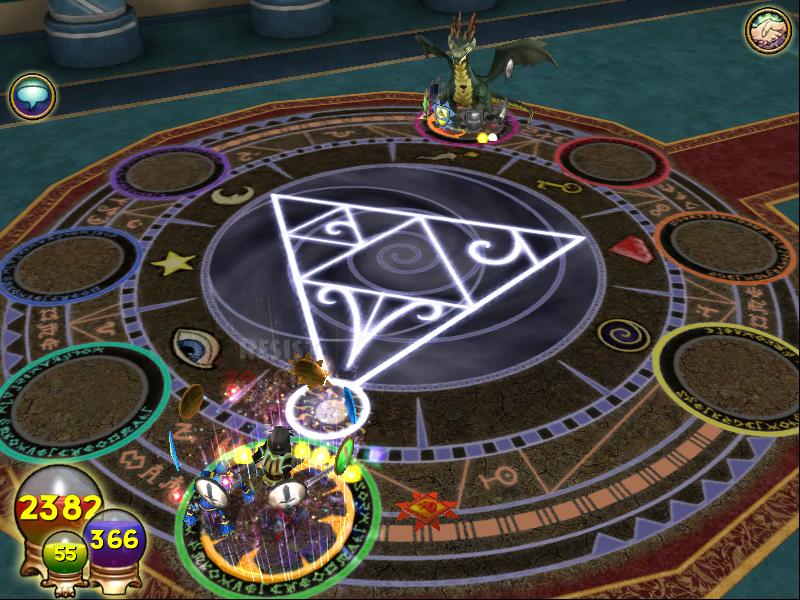Open the chat speech bubble icon
The width and height of the screenshot is (800, 600).
[x=31, y=97]
